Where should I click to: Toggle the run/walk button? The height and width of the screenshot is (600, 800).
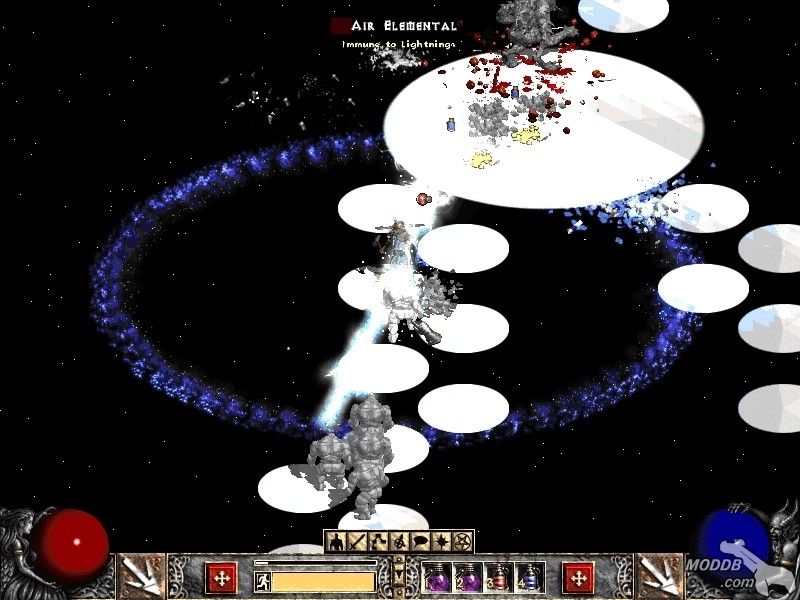(263, 579)
